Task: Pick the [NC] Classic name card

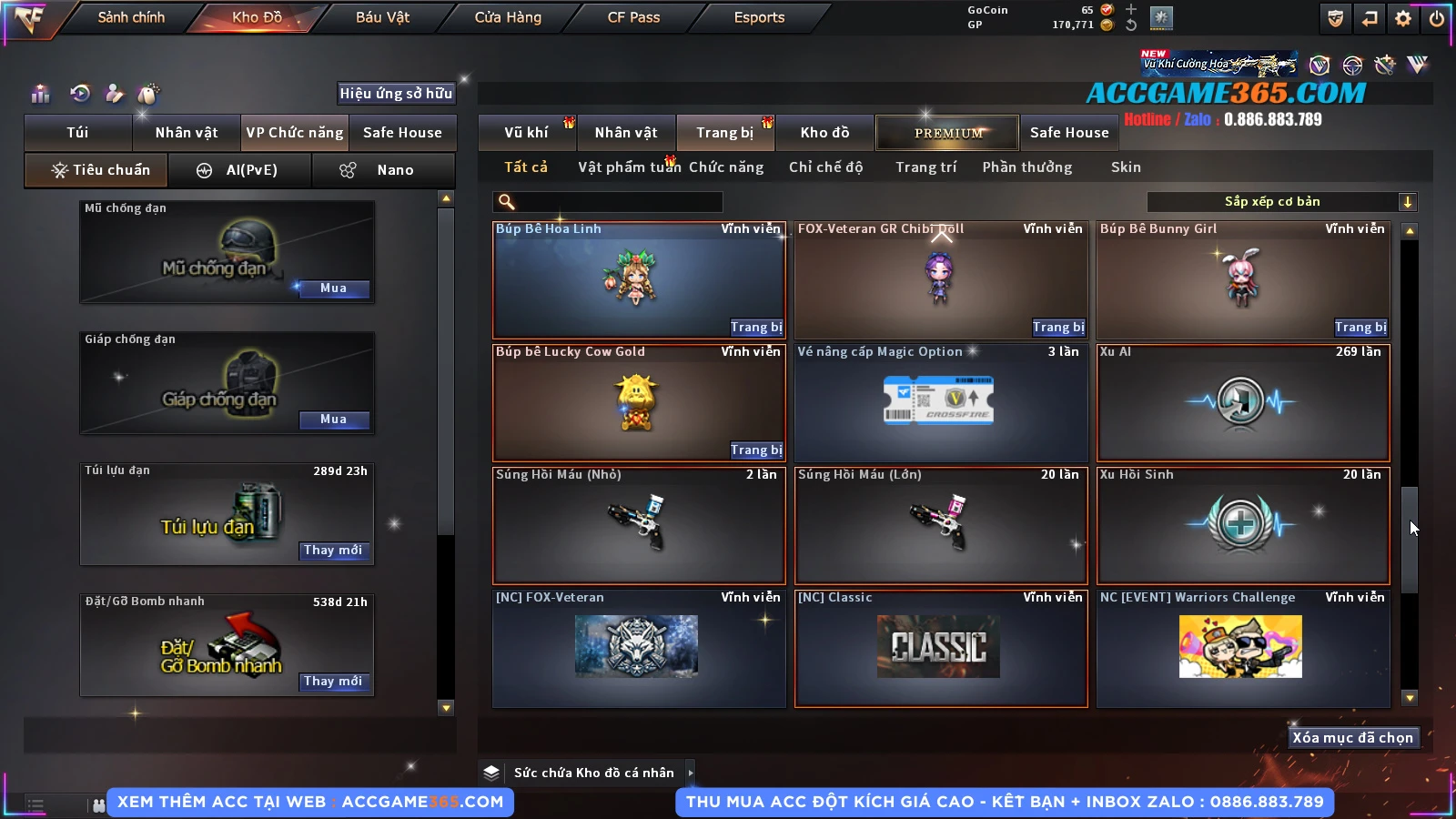Action: [x=940, y=648]
